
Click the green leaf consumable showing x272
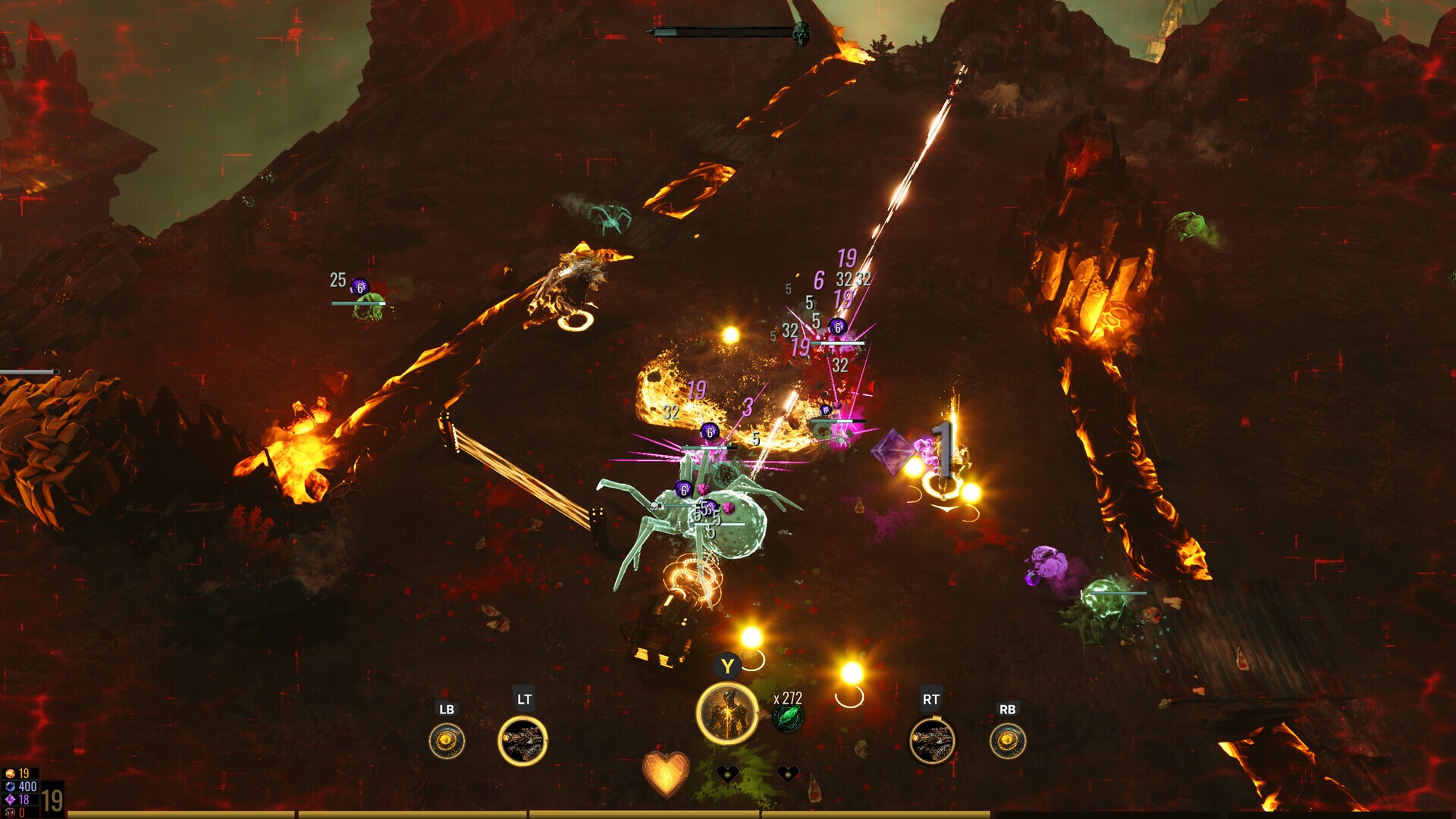[x=787, y=720]
